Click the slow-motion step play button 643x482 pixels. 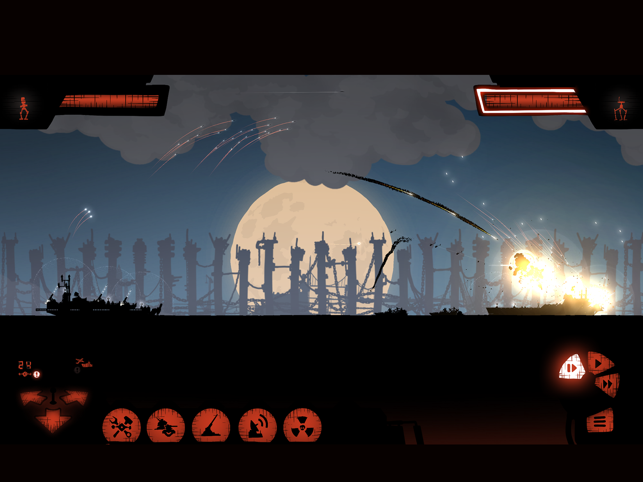(x=571, y=368)
